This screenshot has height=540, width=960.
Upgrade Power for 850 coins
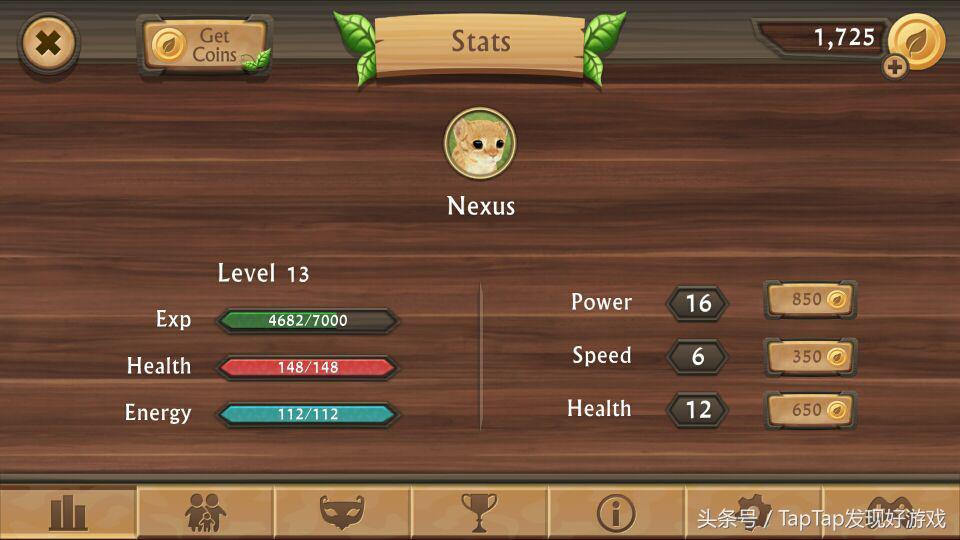pos(811,300)
